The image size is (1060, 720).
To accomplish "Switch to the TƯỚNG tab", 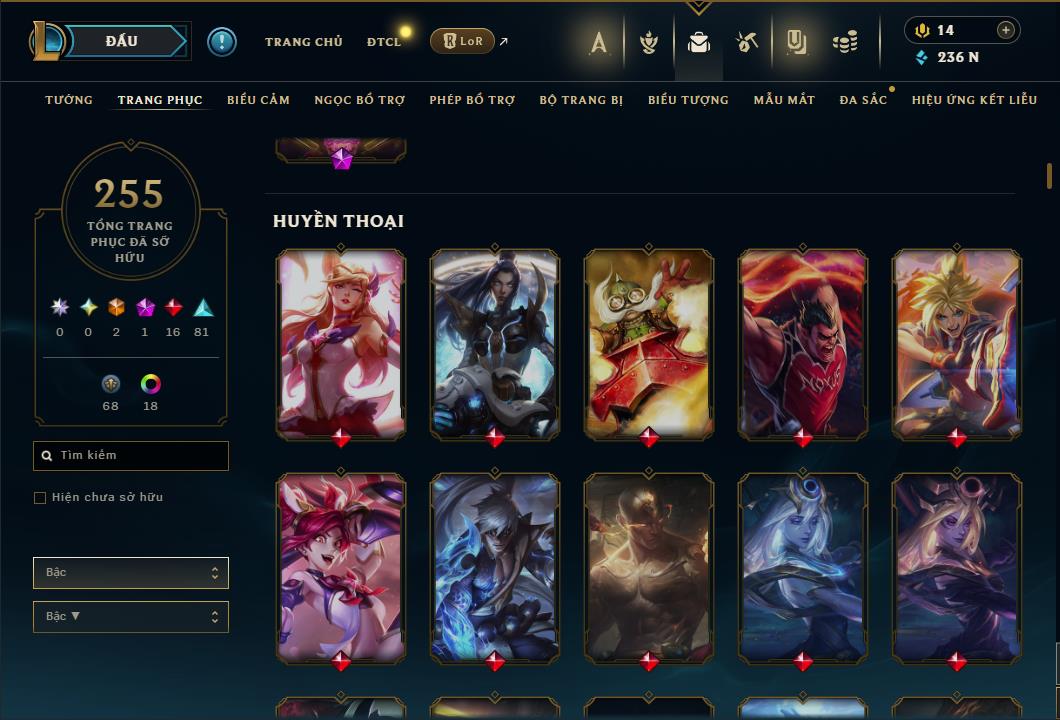I will (x=69, y=100).
